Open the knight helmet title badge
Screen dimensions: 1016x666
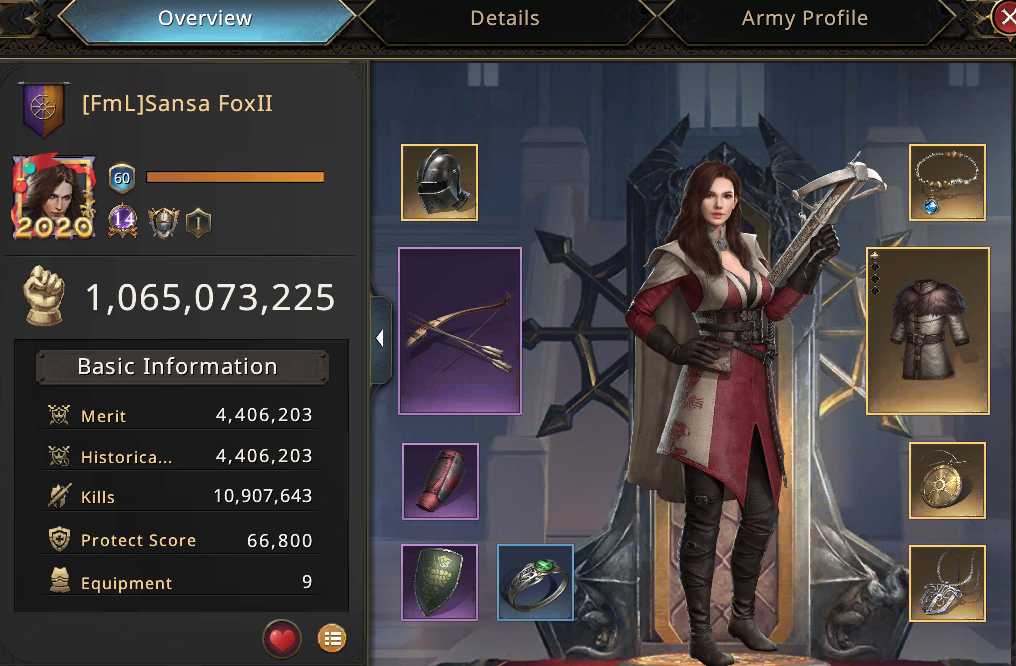point(162,221)
